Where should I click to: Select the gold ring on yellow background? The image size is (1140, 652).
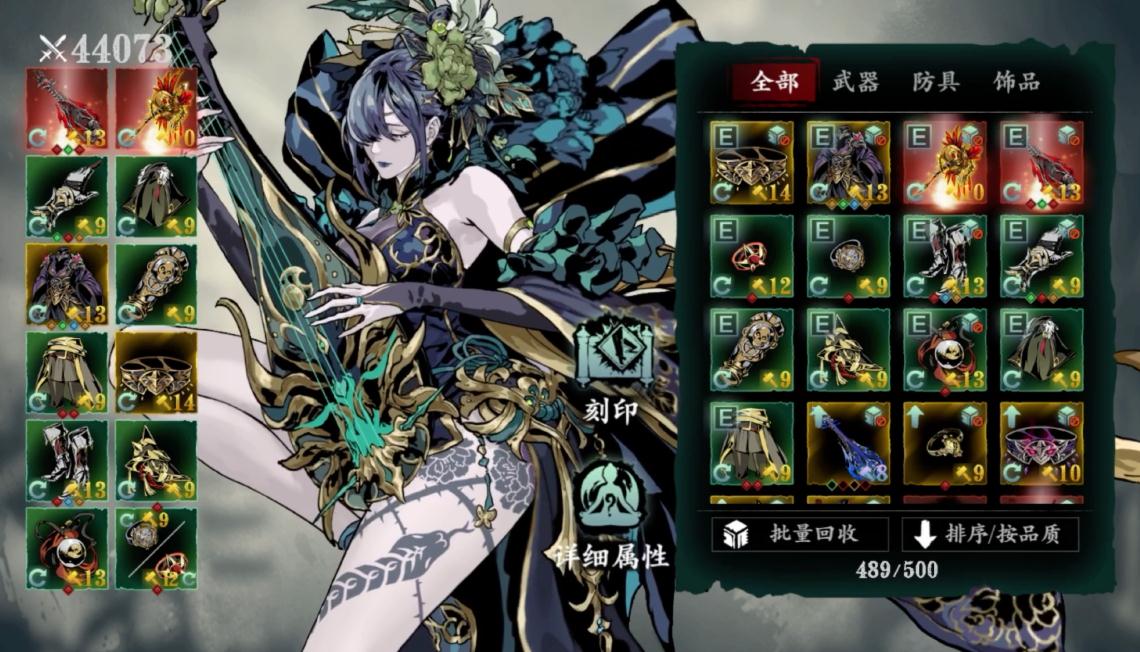pos(945,443)
